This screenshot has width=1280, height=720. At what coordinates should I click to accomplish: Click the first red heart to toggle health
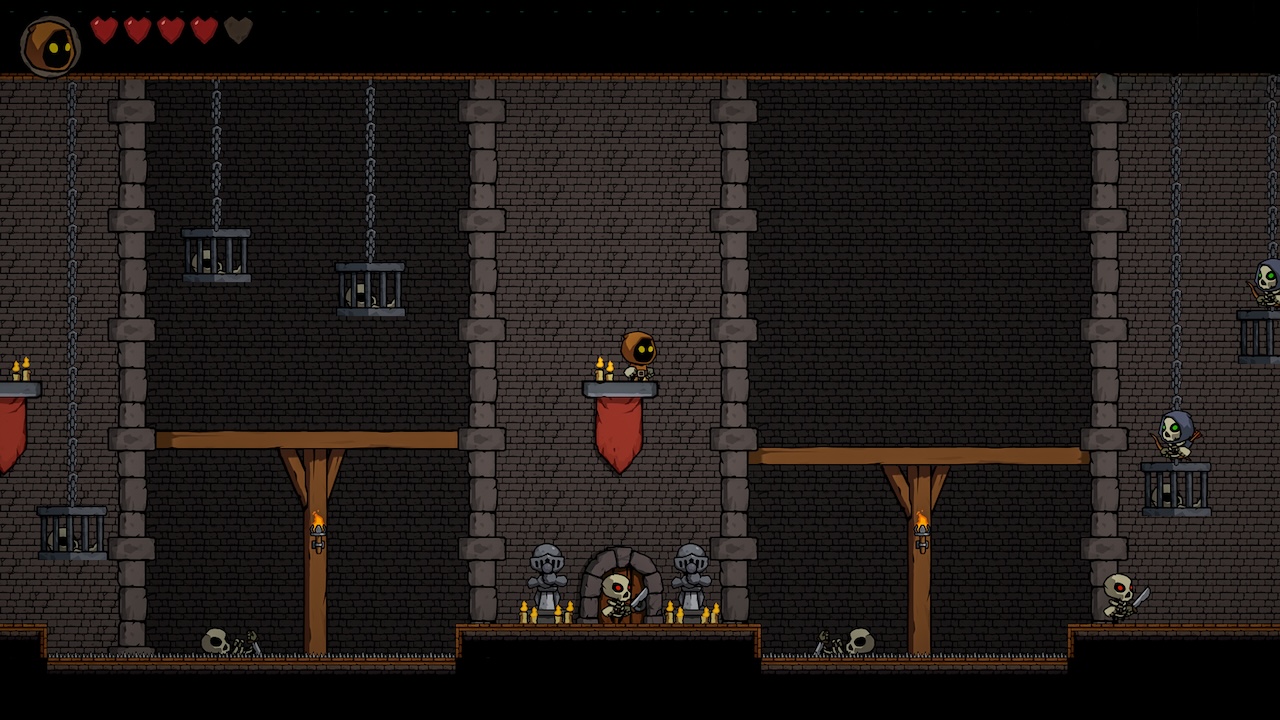(x=101, y=30)
